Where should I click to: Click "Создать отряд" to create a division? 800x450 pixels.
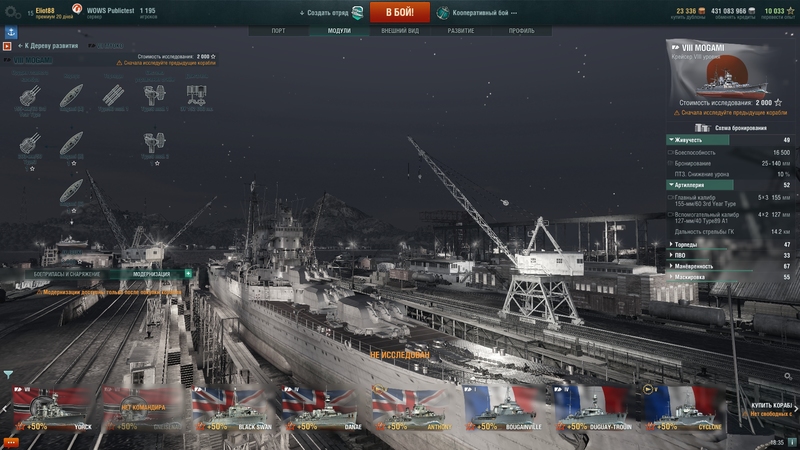pos(331,12)
